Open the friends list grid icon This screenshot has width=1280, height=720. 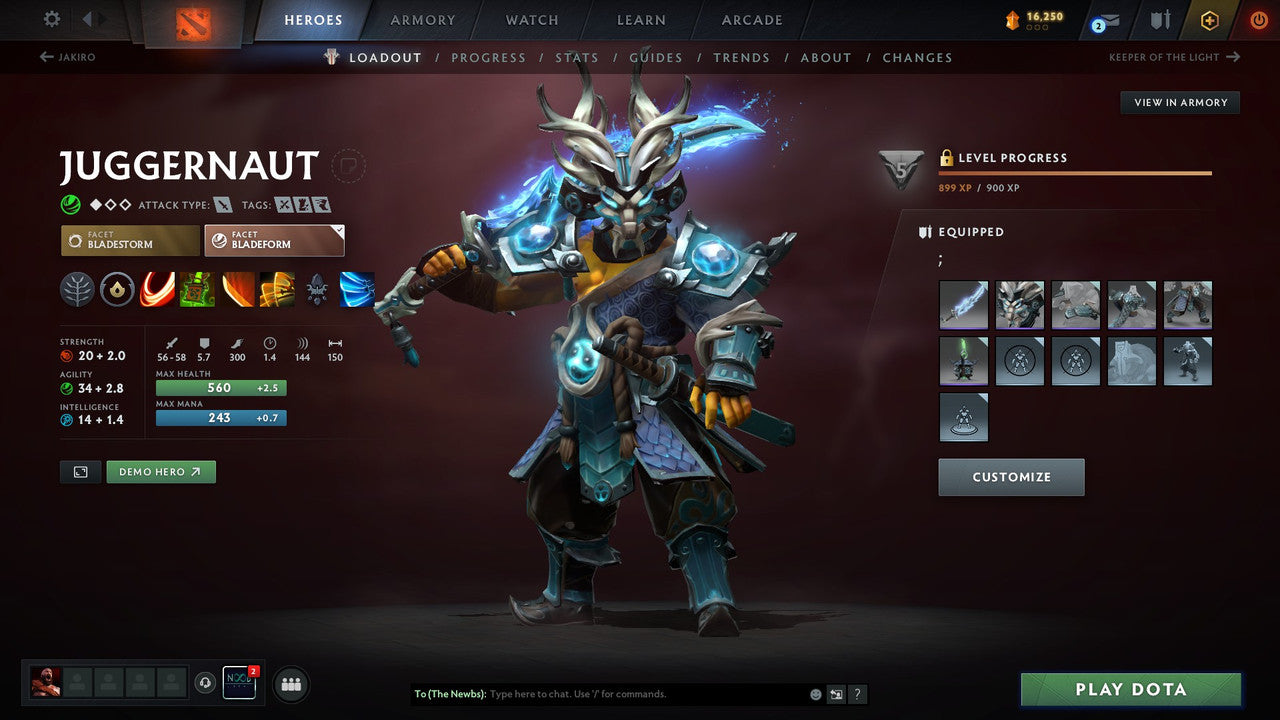(x=290, y=684)
